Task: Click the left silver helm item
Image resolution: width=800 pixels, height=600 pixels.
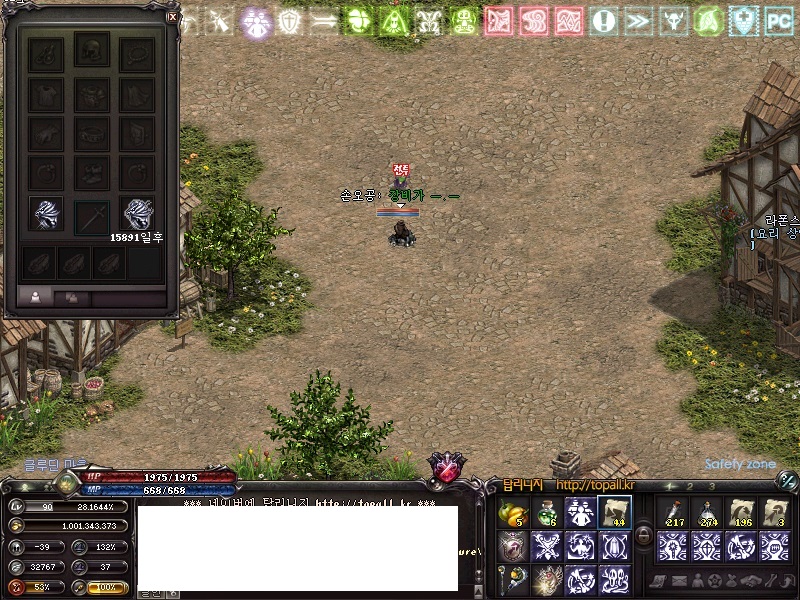Action: [46, 215]
